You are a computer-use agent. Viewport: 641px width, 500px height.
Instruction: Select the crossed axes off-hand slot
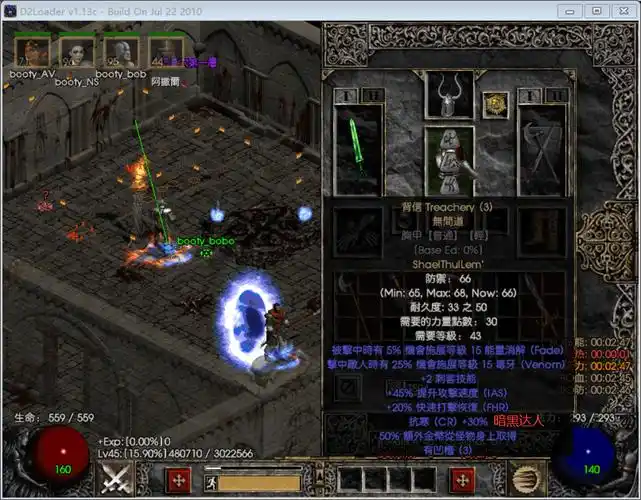(x=541, y=150)
